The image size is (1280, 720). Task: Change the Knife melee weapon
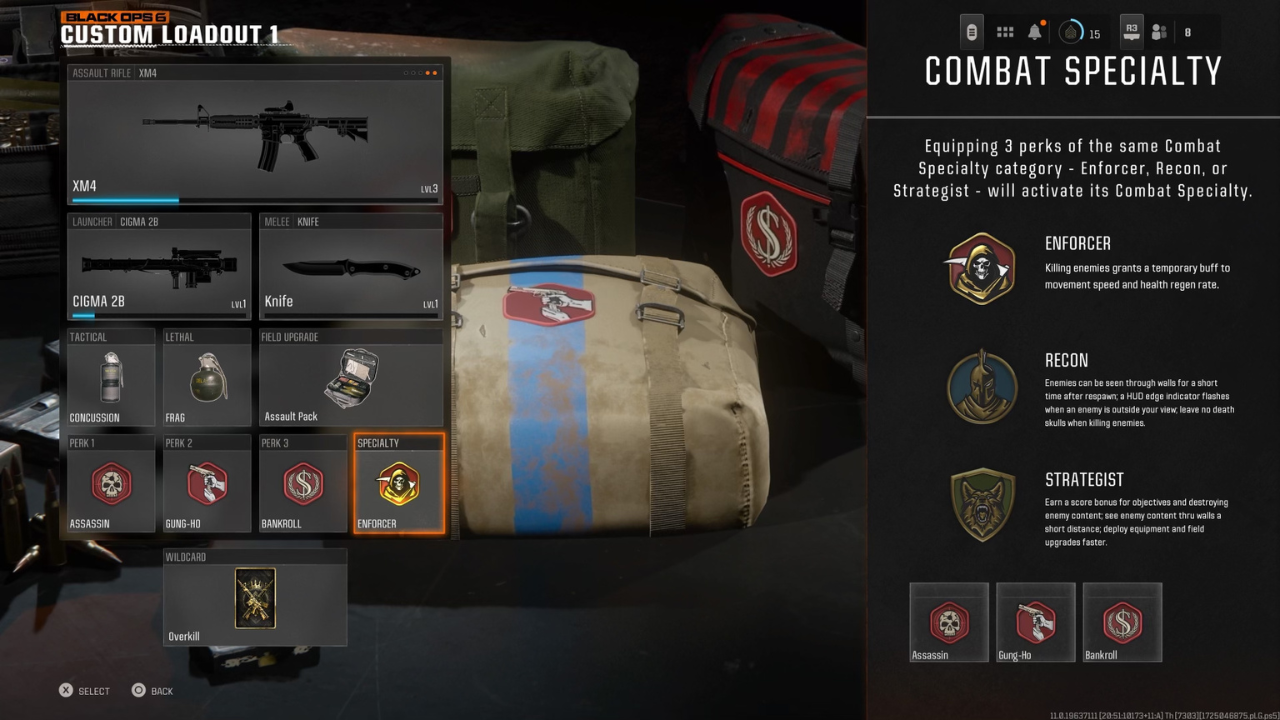tap(351, 265)
